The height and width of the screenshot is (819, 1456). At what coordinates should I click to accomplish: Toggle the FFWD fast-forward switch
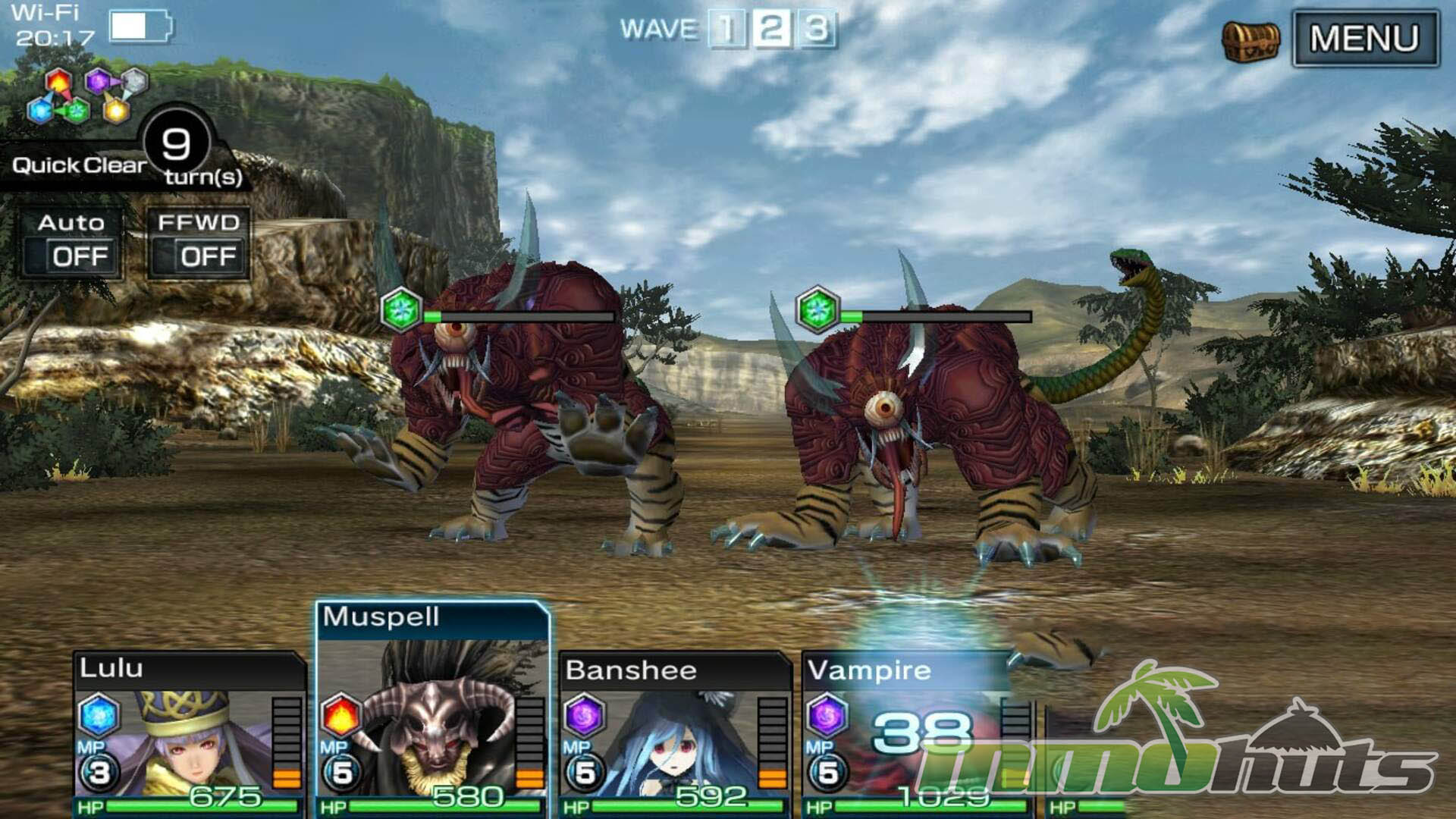[199, 244]
